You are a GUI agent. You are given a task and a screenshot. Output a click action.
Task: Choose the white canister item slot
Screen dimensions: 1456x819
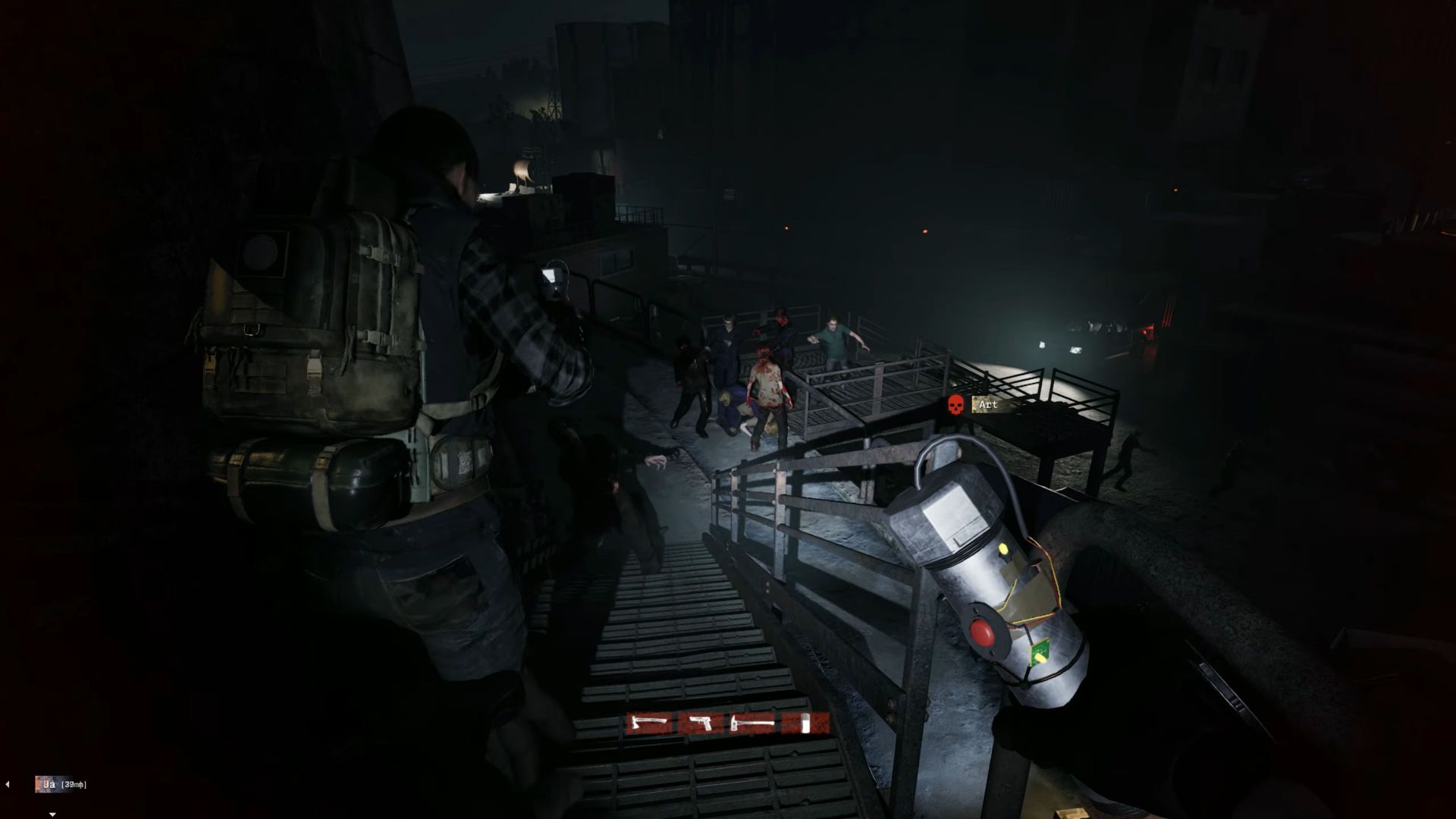tap(806, 724)
